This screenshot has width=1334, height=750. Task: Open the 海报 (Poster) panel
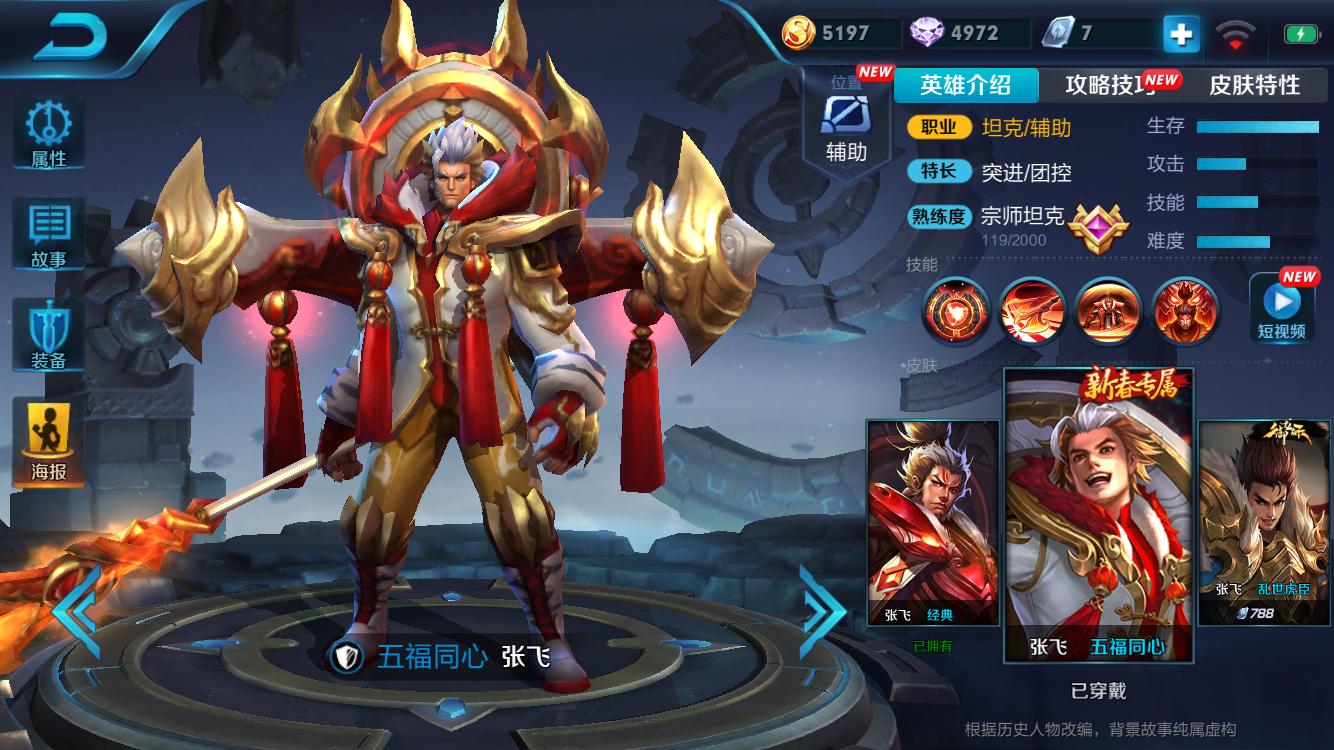click(x=47, y=440)
